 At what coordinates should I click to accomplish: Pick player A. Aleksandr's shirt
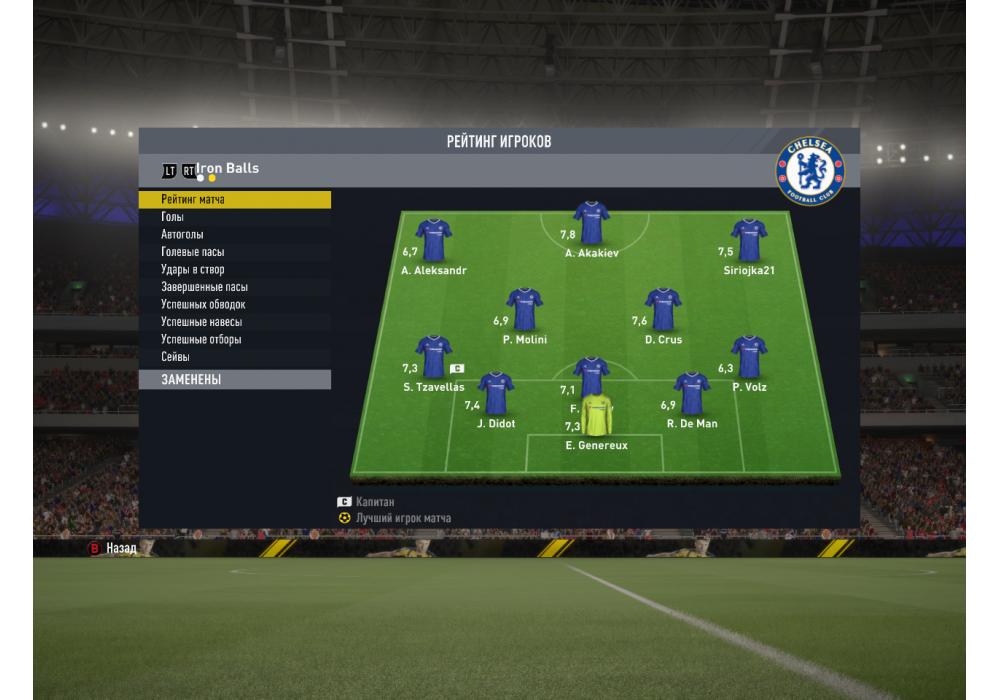point(433,240)
